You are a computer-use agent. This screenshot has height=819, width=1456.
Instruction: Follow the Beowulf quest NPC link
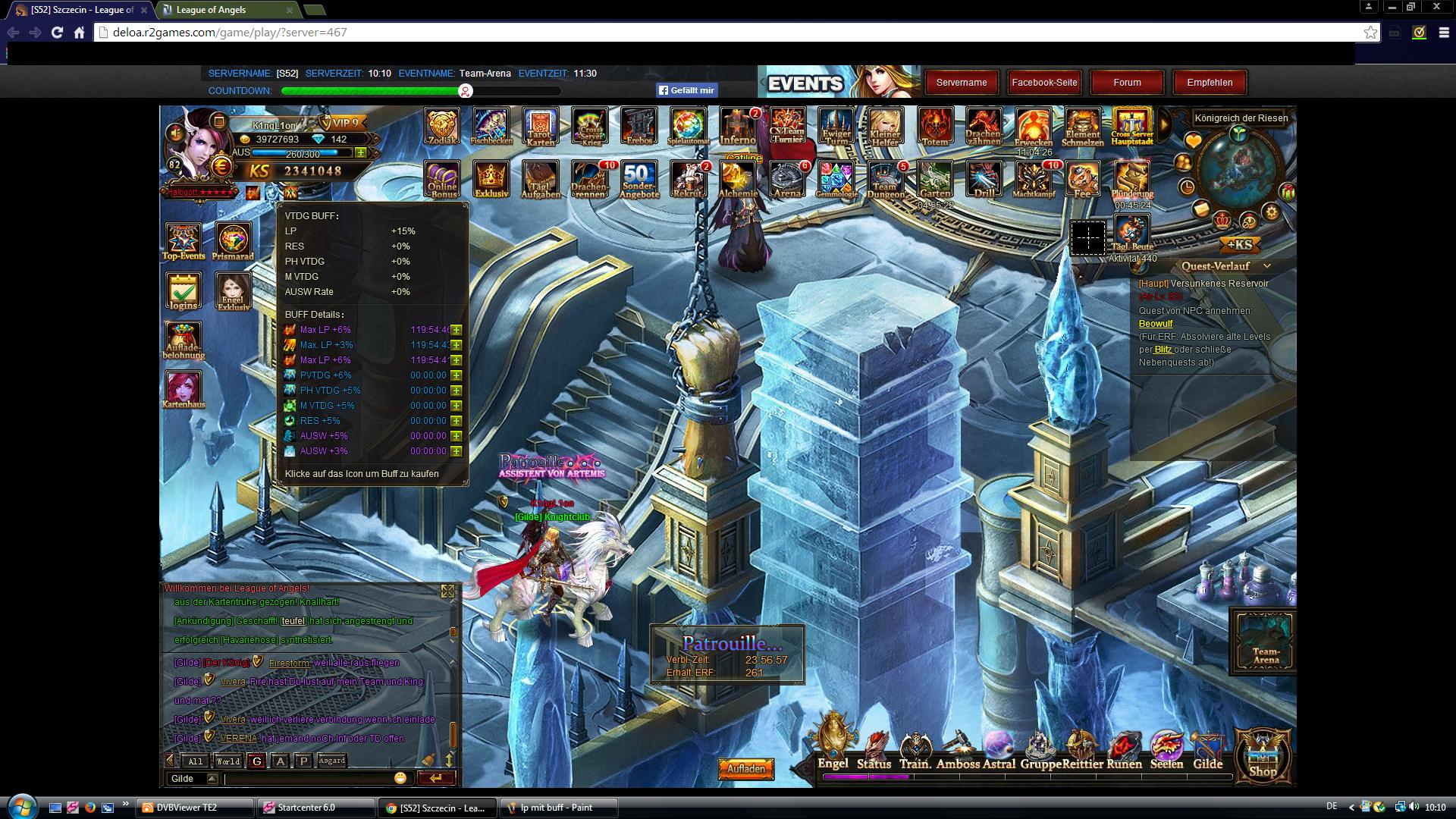pyautogui.click(x=1156, y=324)
